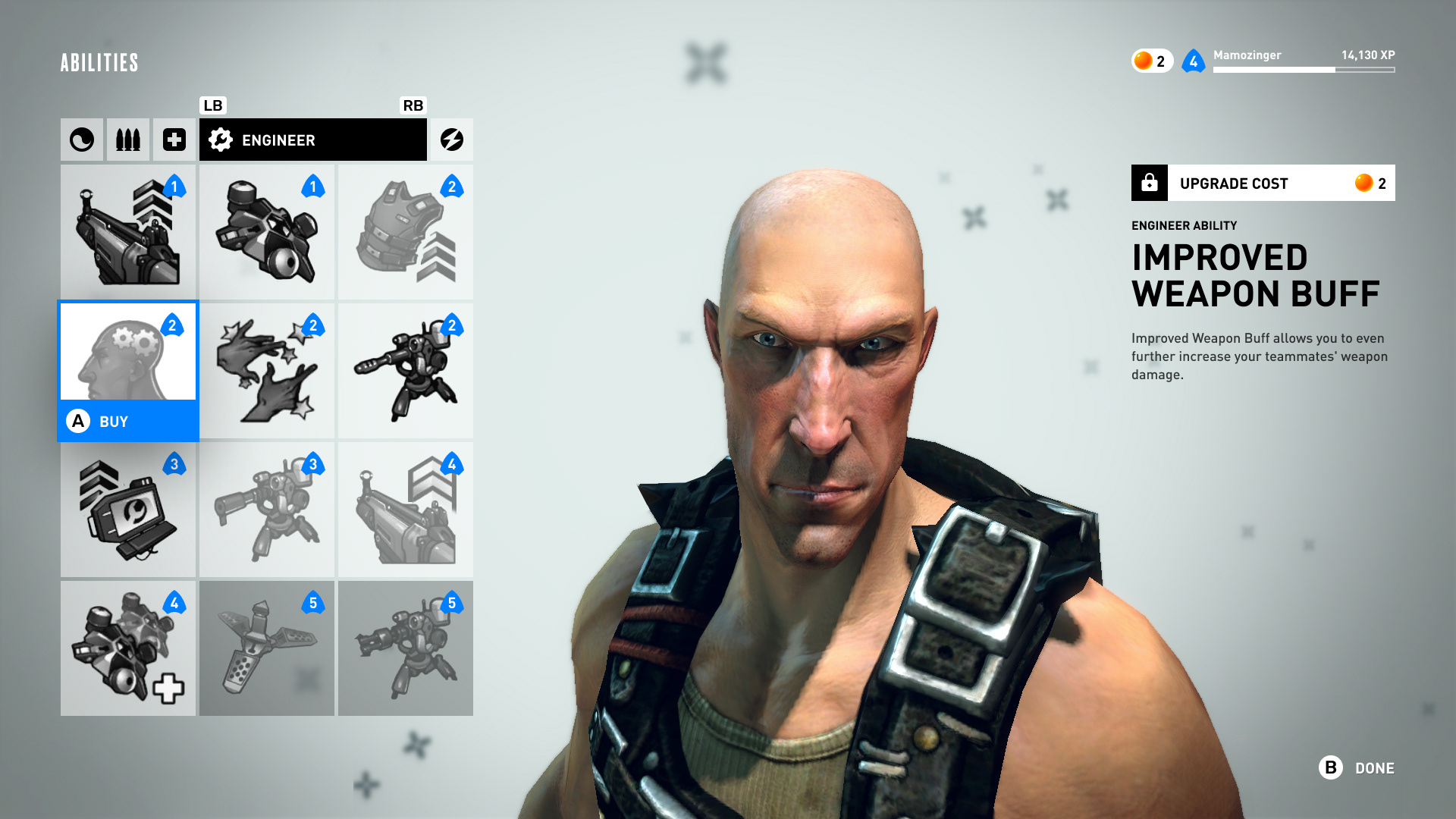Choose the rank 5 winged device ability

tap(266, 648)
